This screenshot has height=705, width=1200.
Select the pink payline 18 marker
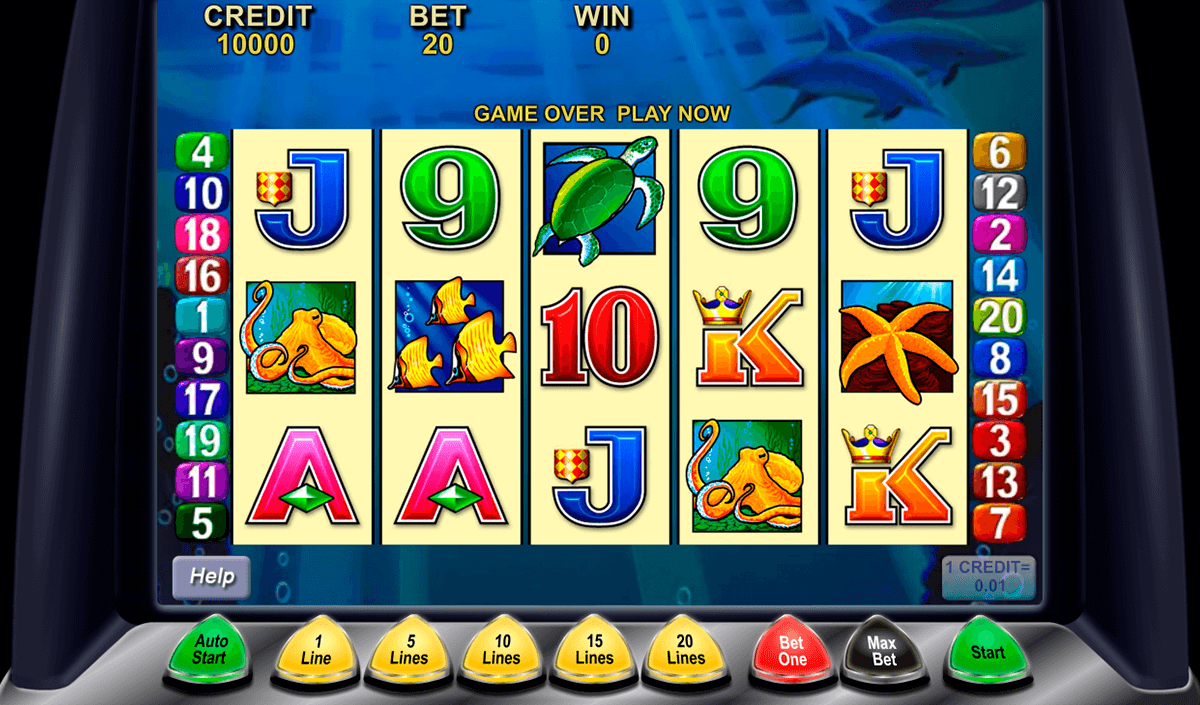click(x=202, y=235)
